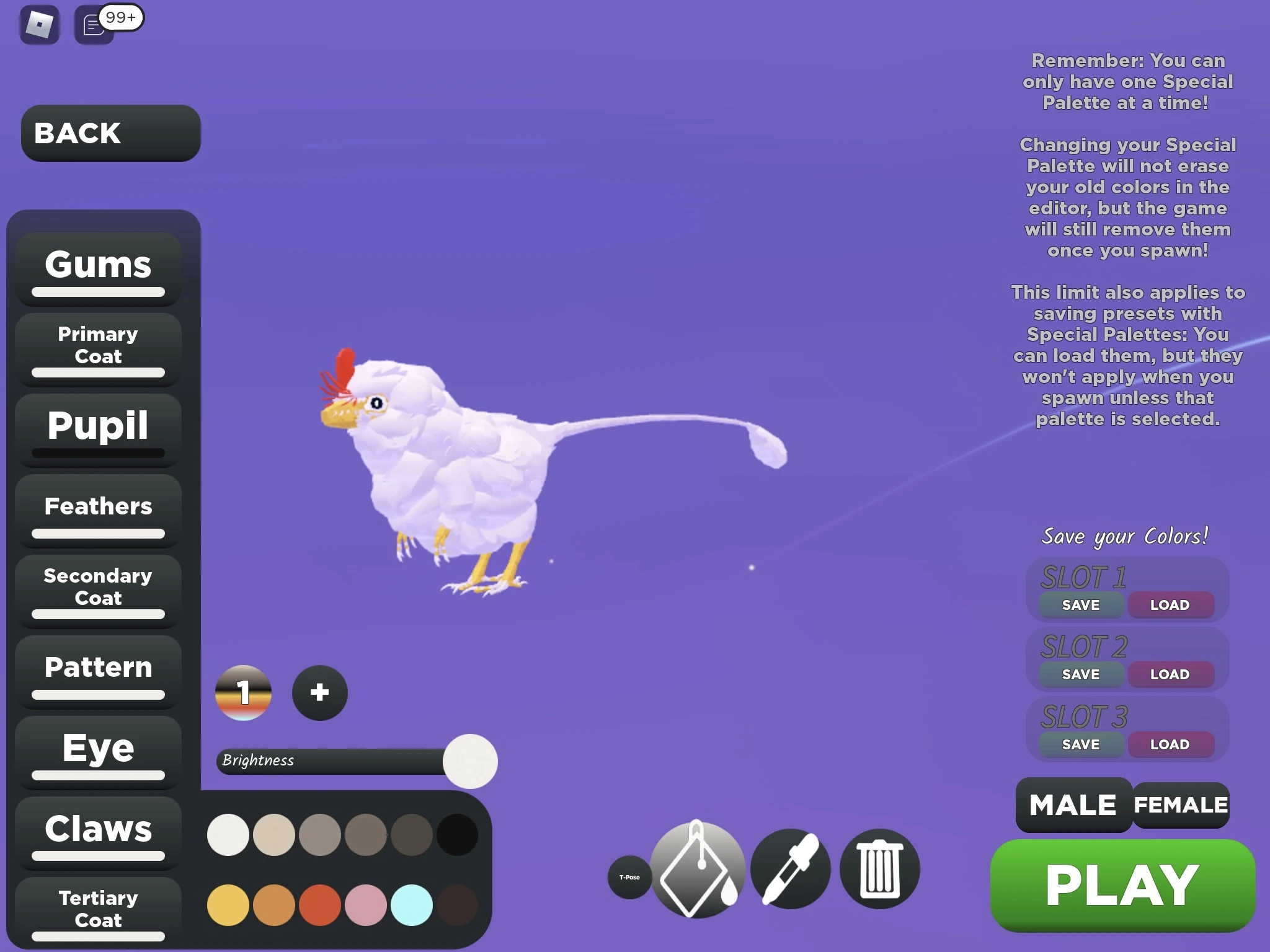Pick the light blue color swatch

coord(411,905)
